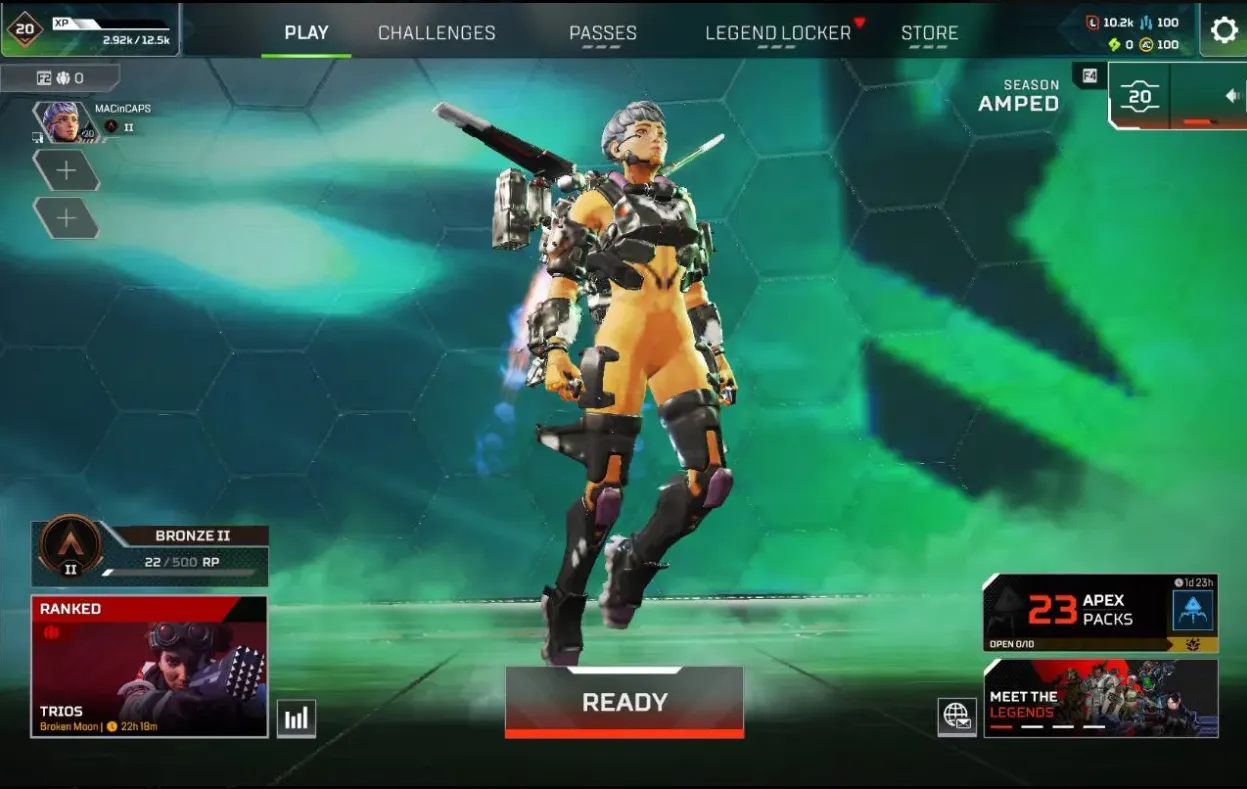Open the account level XP panel
This screenshot has height=789, width=1247.
[x=90, y=30]
